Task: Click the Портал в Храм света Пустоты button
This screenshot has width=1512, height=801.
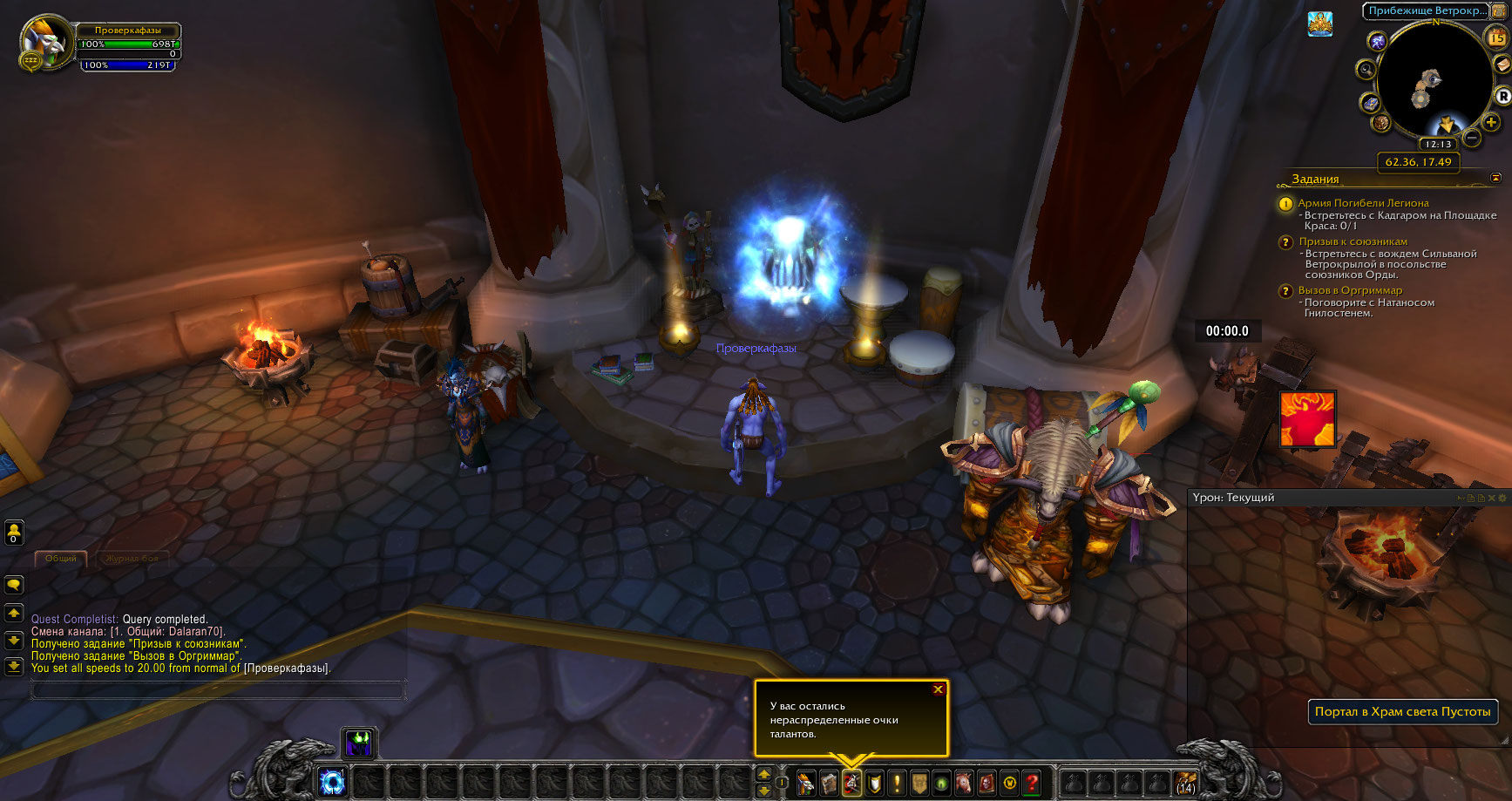Action: click(x=1402, y=711)
